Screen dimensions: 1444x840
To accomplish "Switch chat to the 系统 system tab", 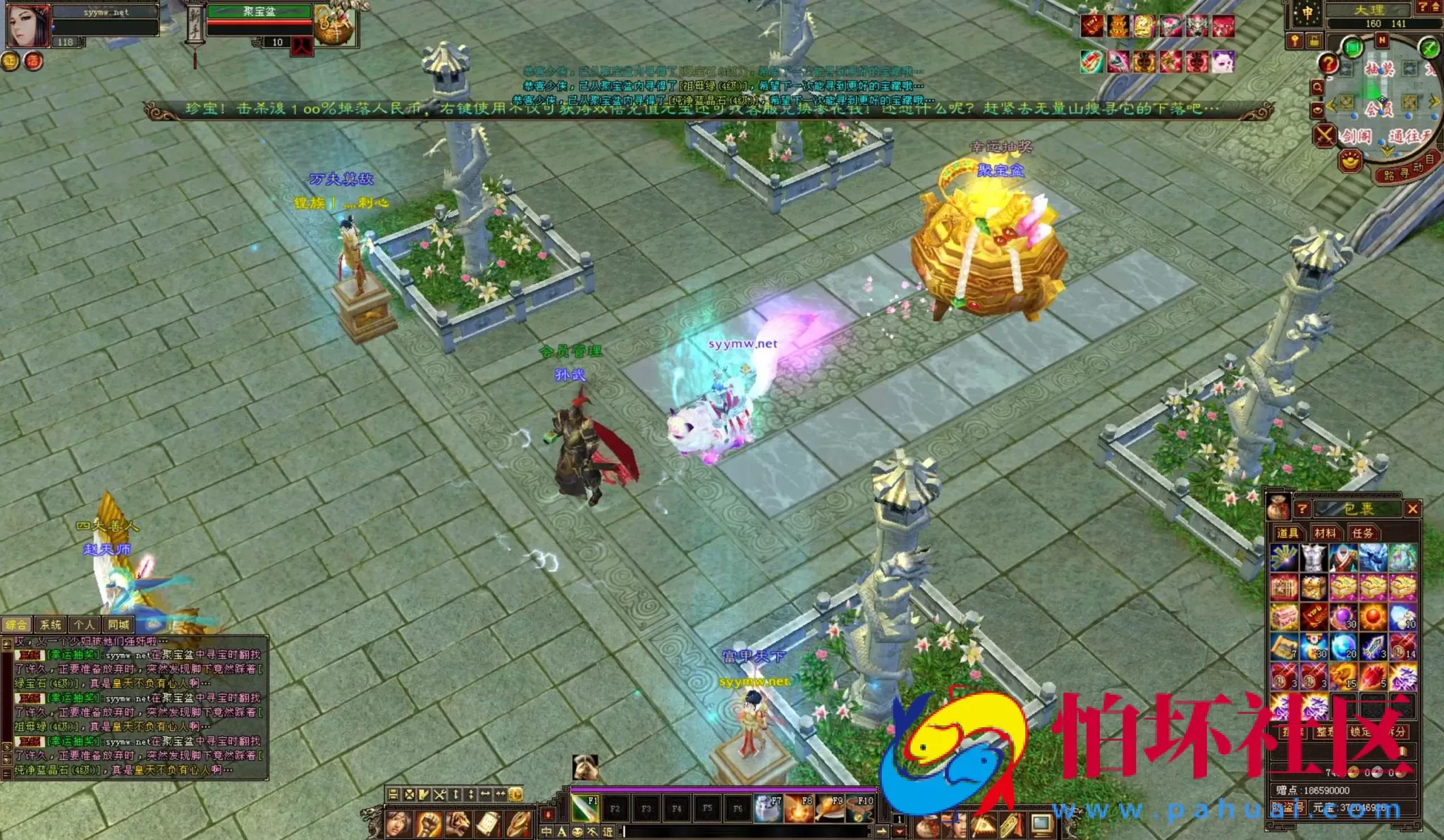I will (50, 624).
